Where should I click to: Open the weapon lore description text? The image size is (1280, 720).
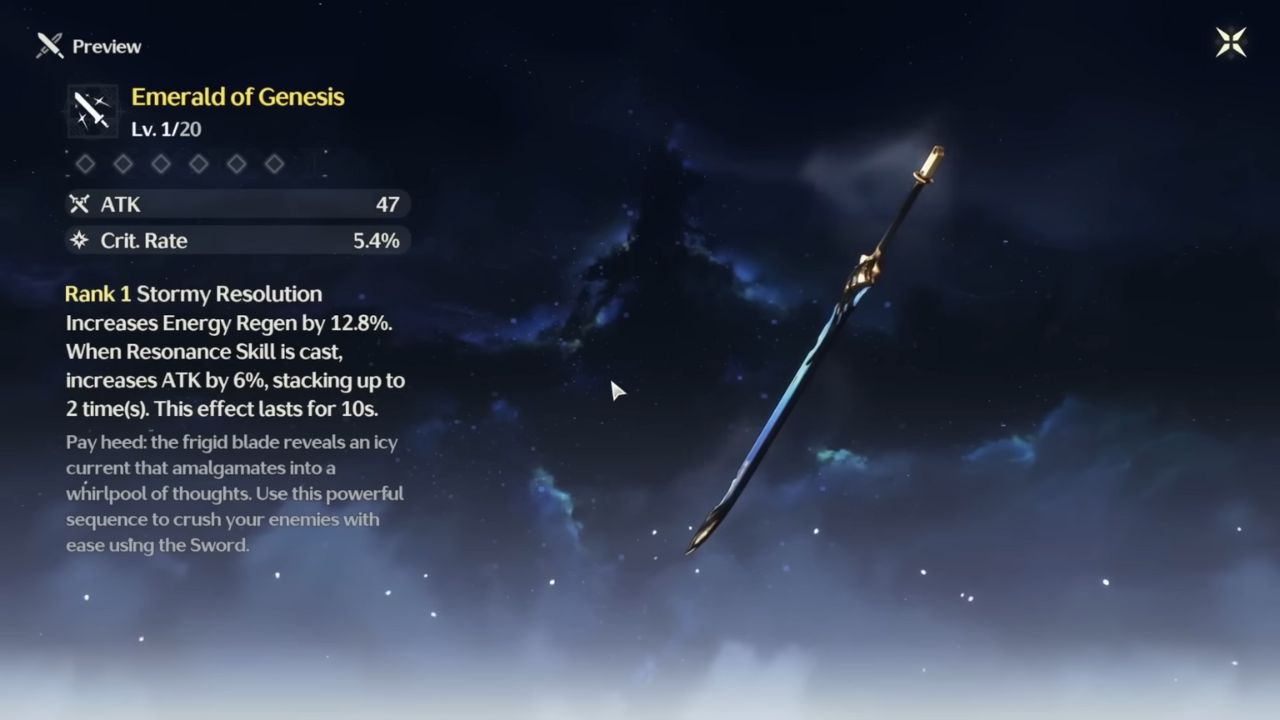pyautogui.click(x=230, y=493)
